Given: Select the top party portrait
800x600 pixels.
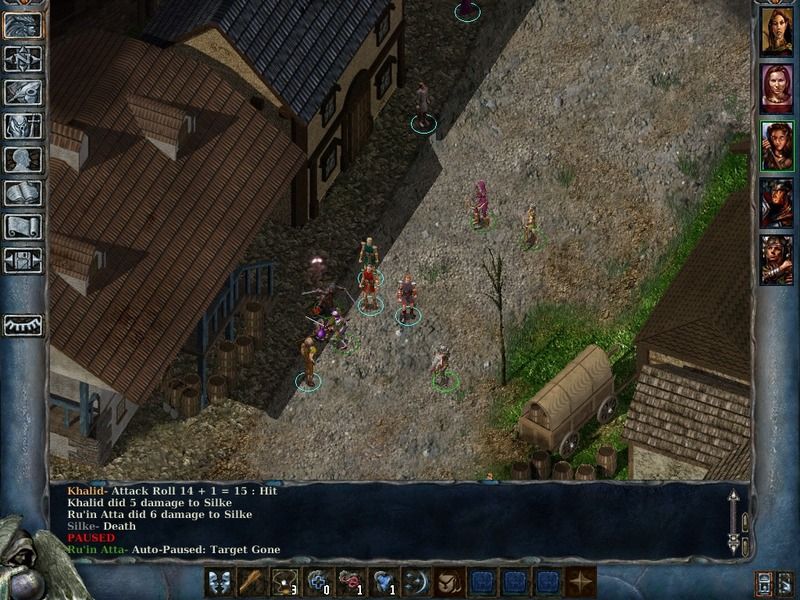Looking at the screenshot, I should click(776, 32).
